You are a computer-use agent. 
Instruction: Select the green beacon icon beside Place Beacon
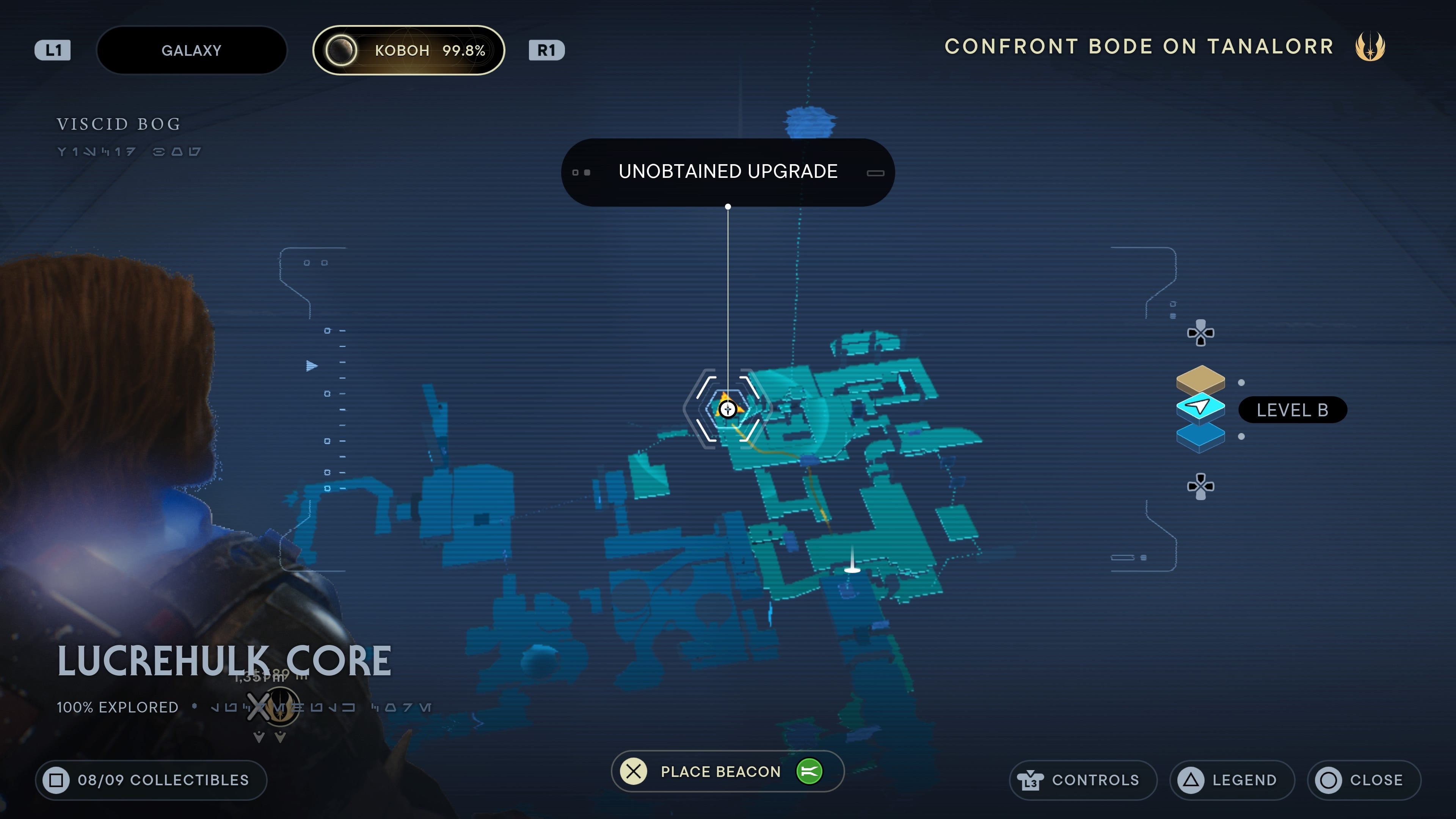(810, 771)
